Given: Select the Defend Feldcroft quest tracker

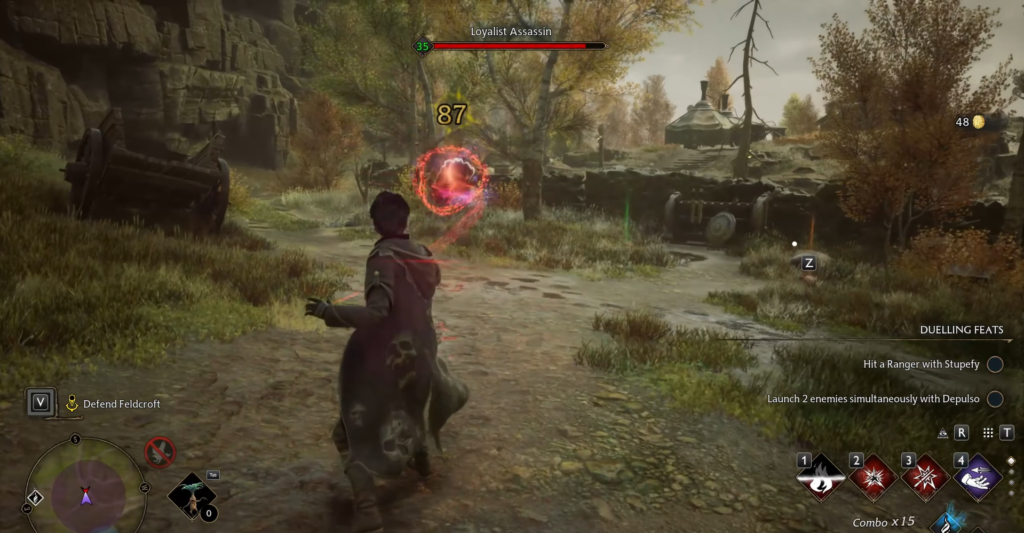Looking at the screenshot, I should click(x=120, y=404).
